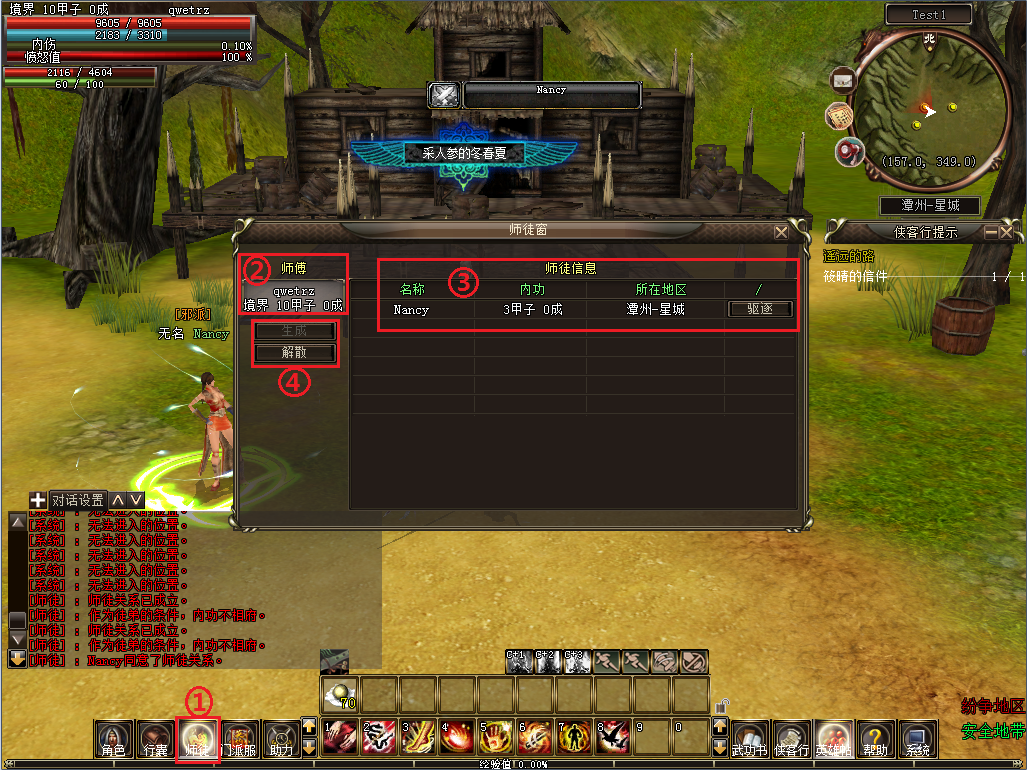Expel apprentice Nancy with the 驱逐 button
The height and width of the screenshot is (770, 1027).
pos(759,310)
